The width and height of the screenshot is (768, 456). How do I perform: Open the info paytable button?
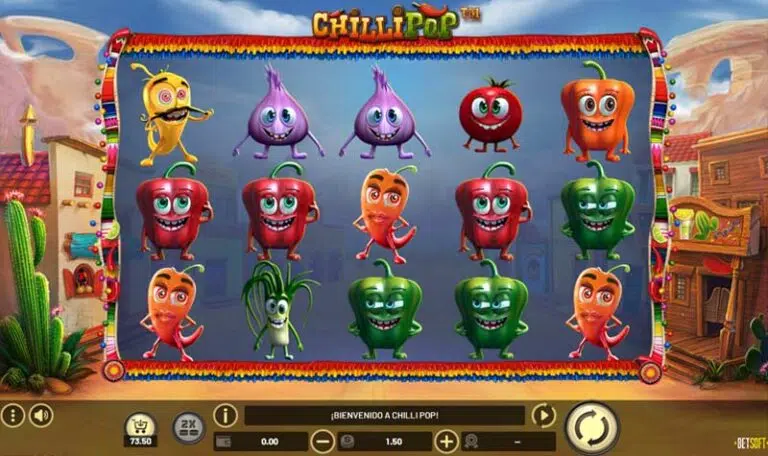pyautogui.click(x=226, y=415)
